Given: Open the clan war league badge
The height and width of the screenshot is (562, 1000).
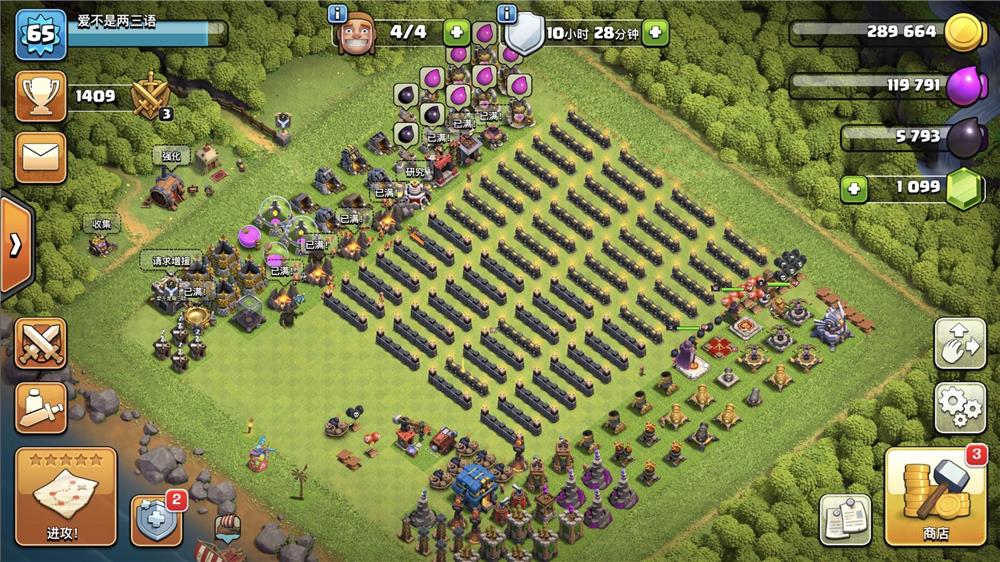Looking at the screenshot, I should (151, 98).
